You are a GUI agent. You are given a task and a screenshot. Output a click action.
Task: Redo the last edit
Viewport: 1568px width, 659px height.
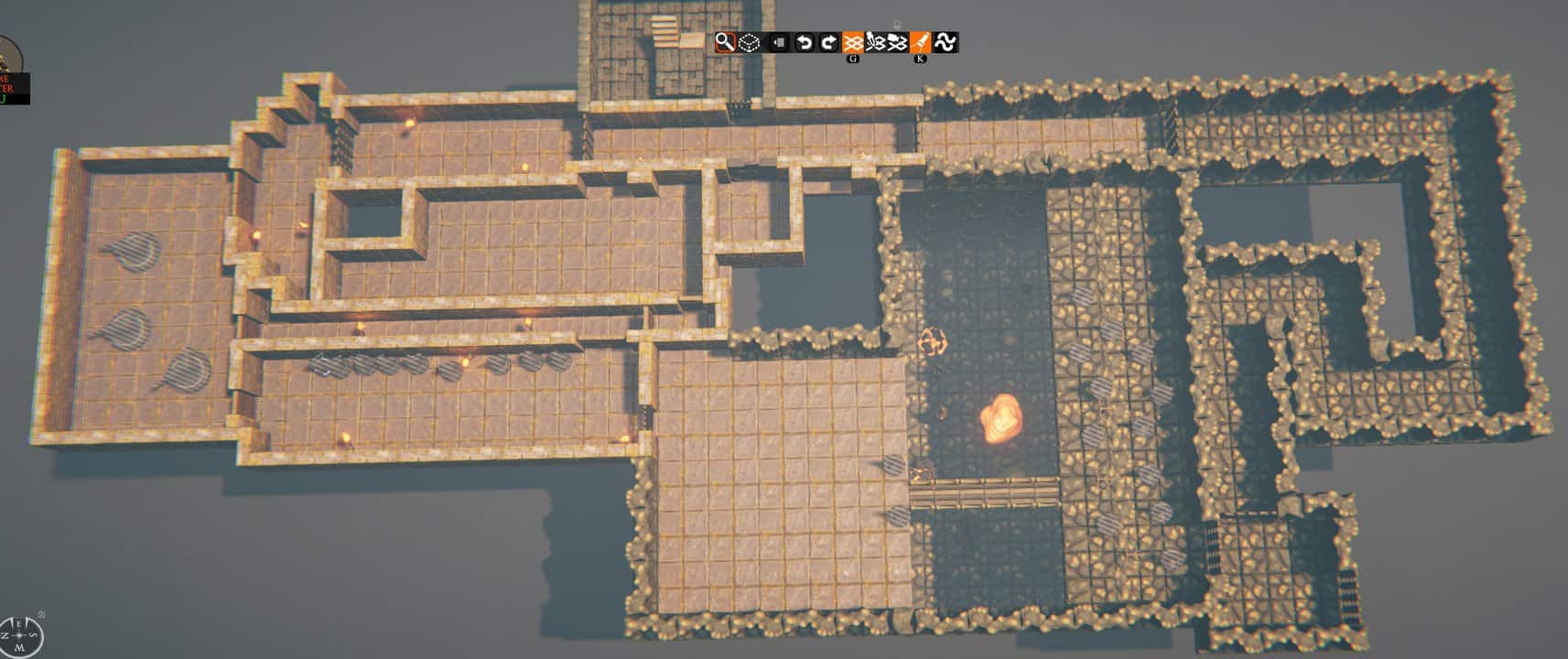point(828,42)
